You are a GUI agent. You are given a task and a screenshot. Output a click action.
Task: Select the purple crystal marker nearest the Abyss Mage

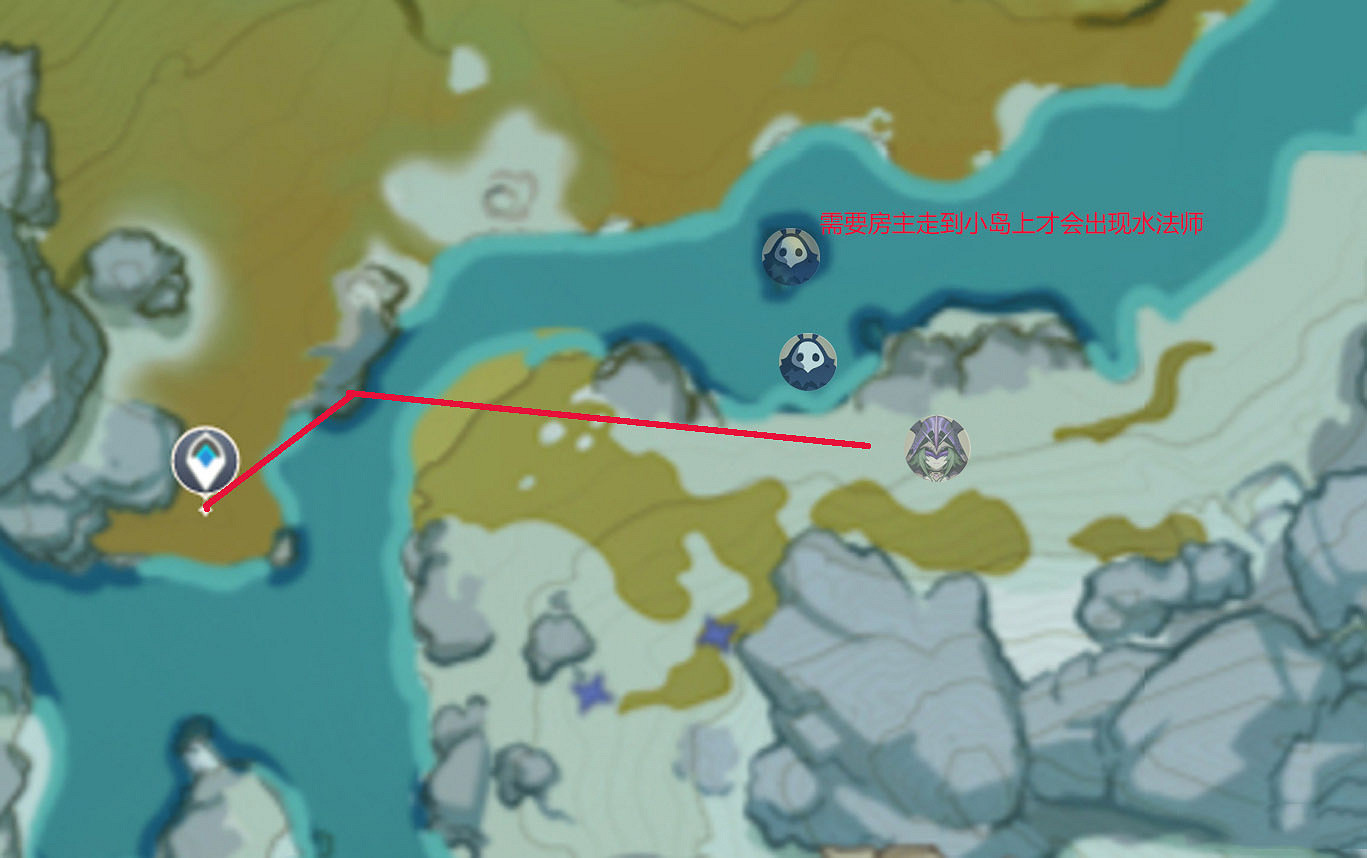pyautogui.click(x=717, y=634)
